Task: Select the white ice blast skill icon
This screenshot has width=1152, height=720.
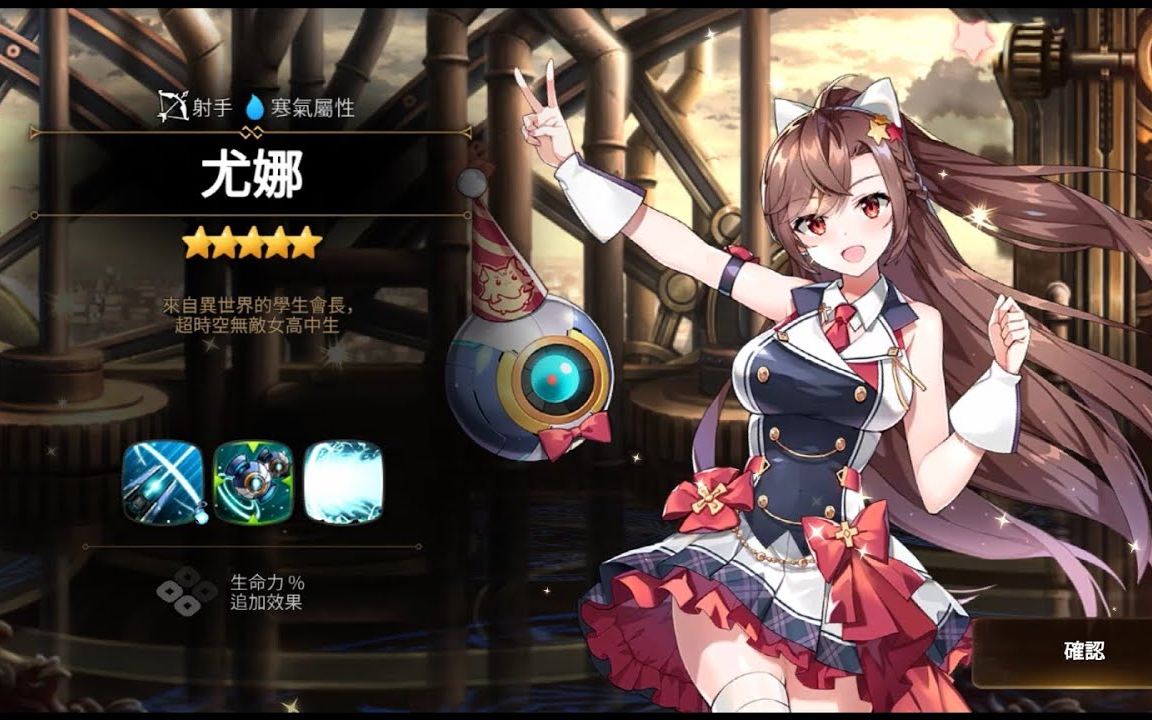Action: [x=343, y=482]
